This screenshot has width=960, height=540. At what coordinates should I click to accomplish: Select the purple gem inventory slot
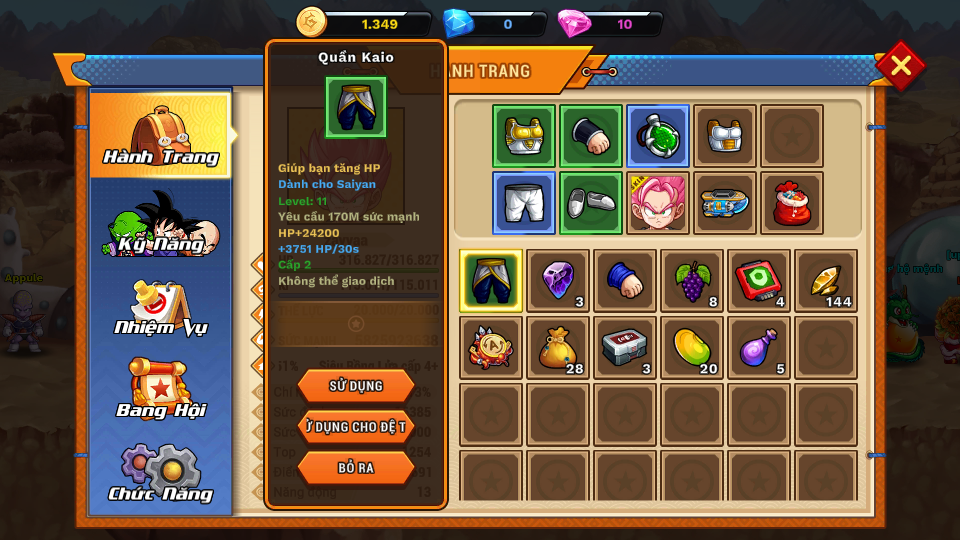point(558,280)
